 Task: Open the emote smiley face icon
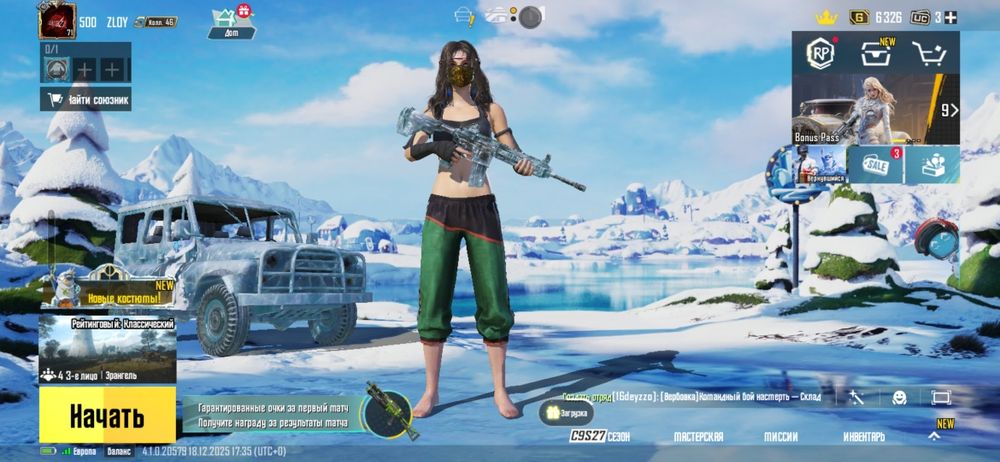(899, 397)
